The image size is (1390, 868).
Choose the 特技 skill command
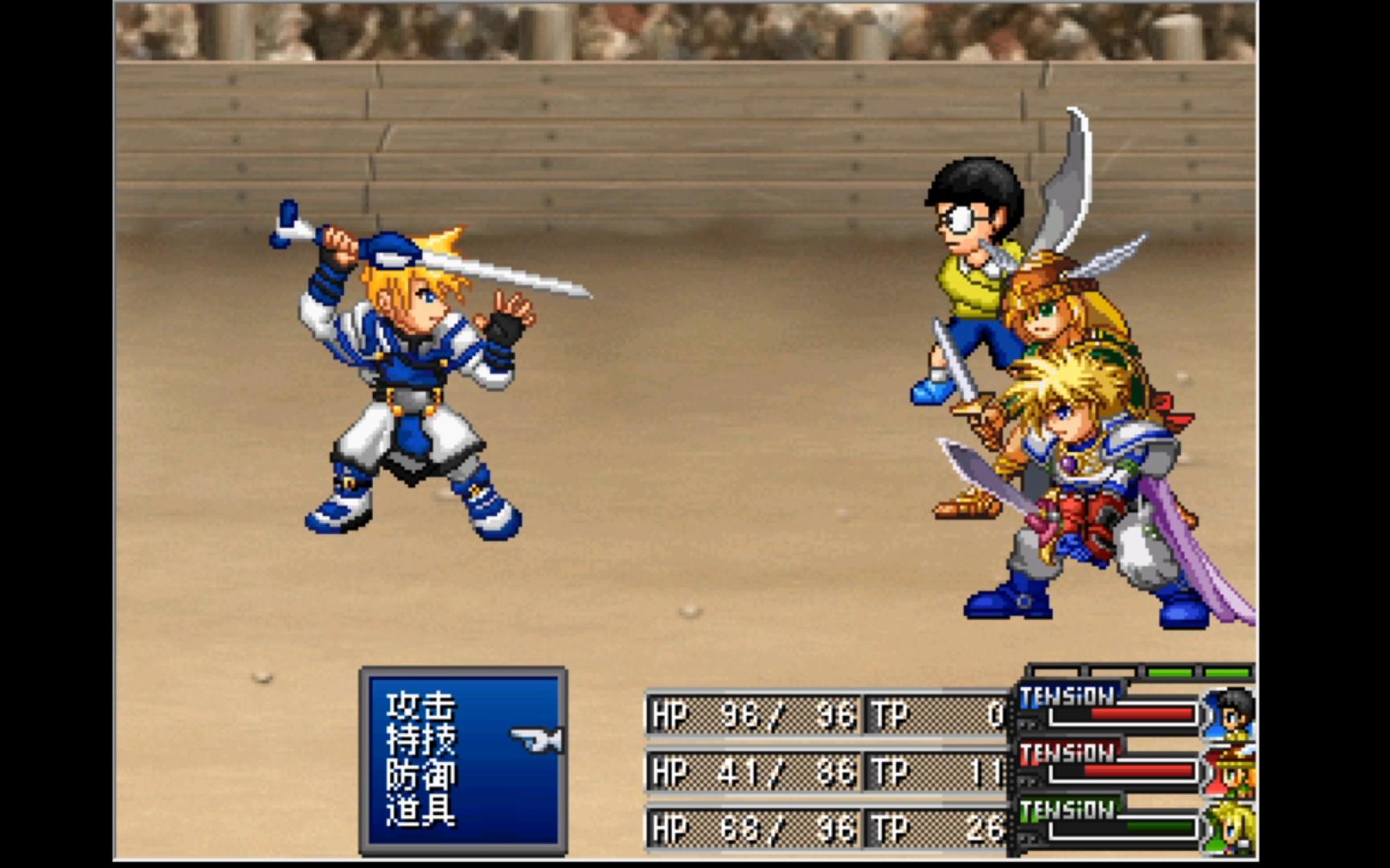pos(420,740)
